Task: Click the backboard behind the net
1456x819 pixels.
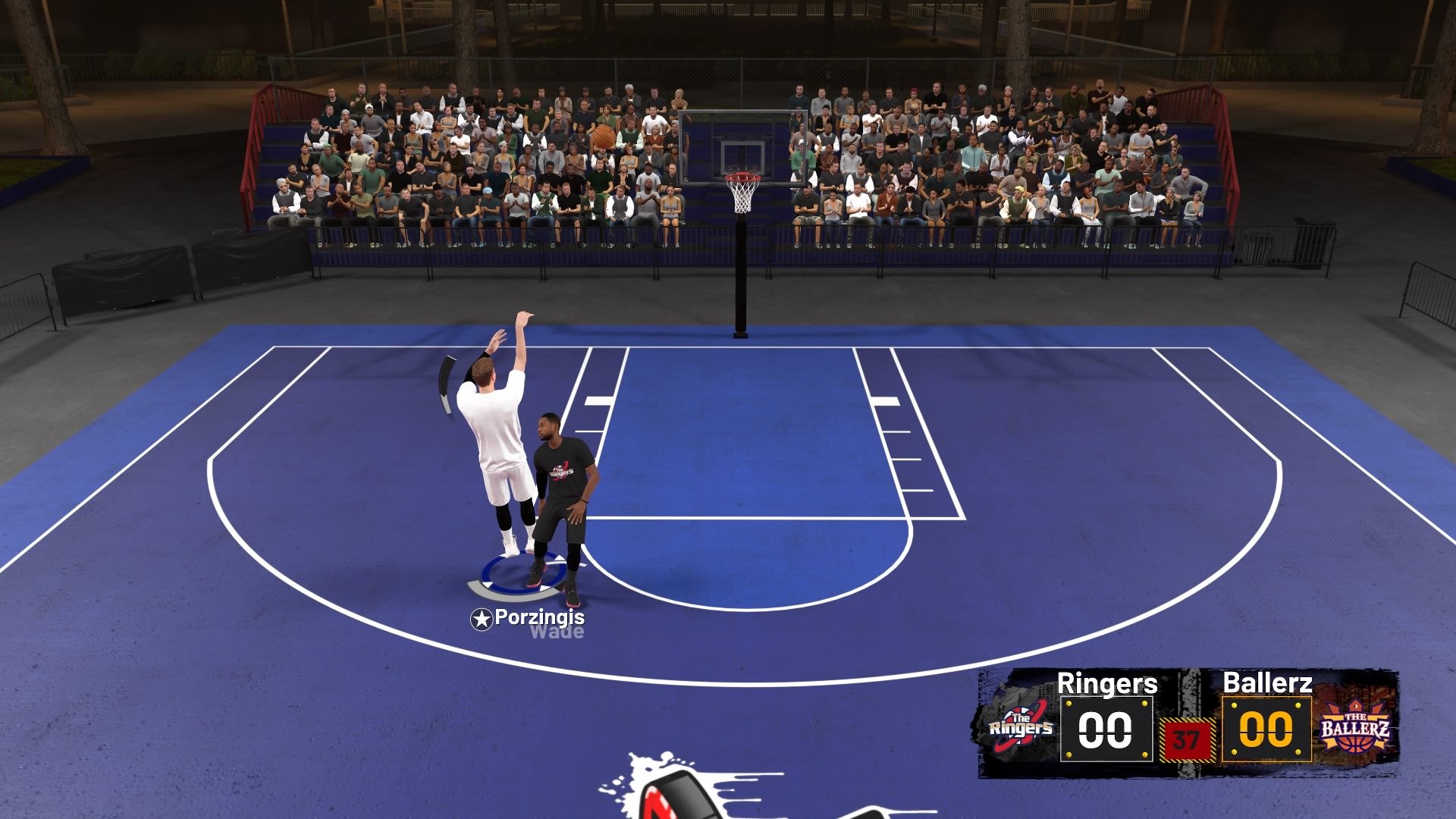Action: [x=742, y=144]
